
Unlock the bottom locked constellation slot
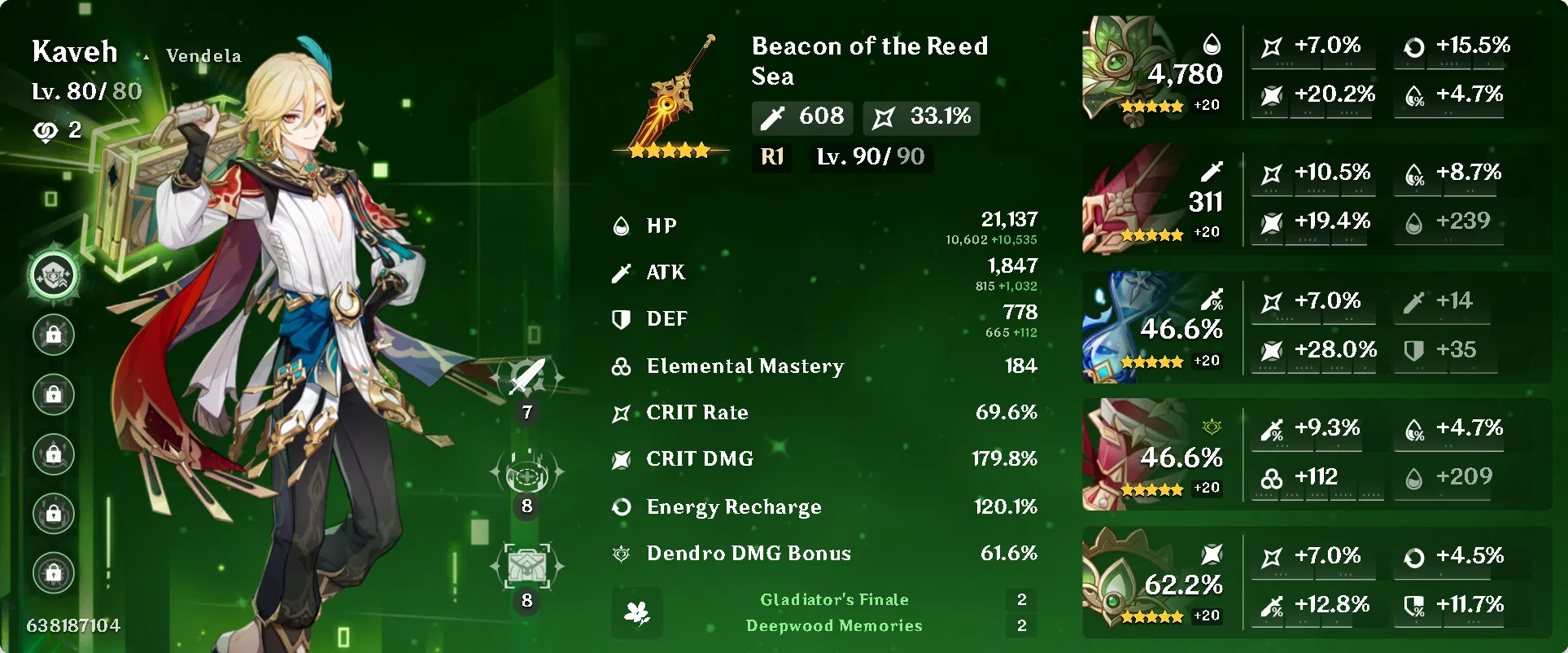(53, 573)
